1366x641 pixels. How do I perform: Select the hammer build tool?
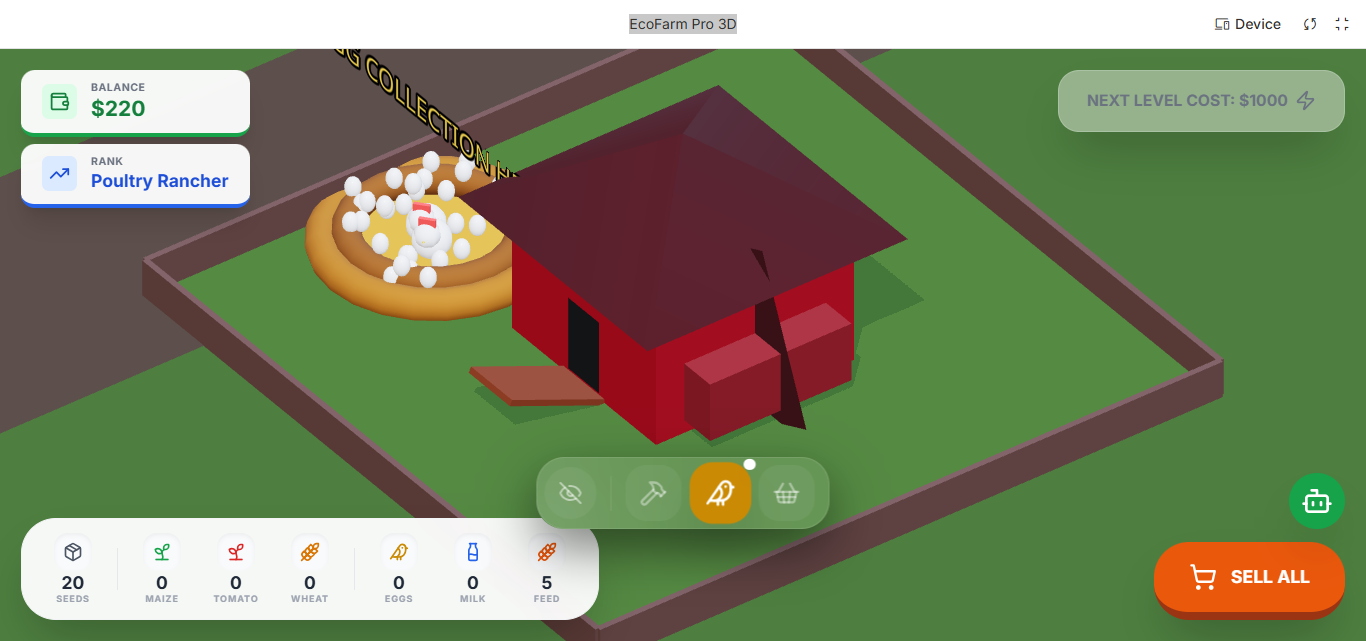tap(653, 493)
